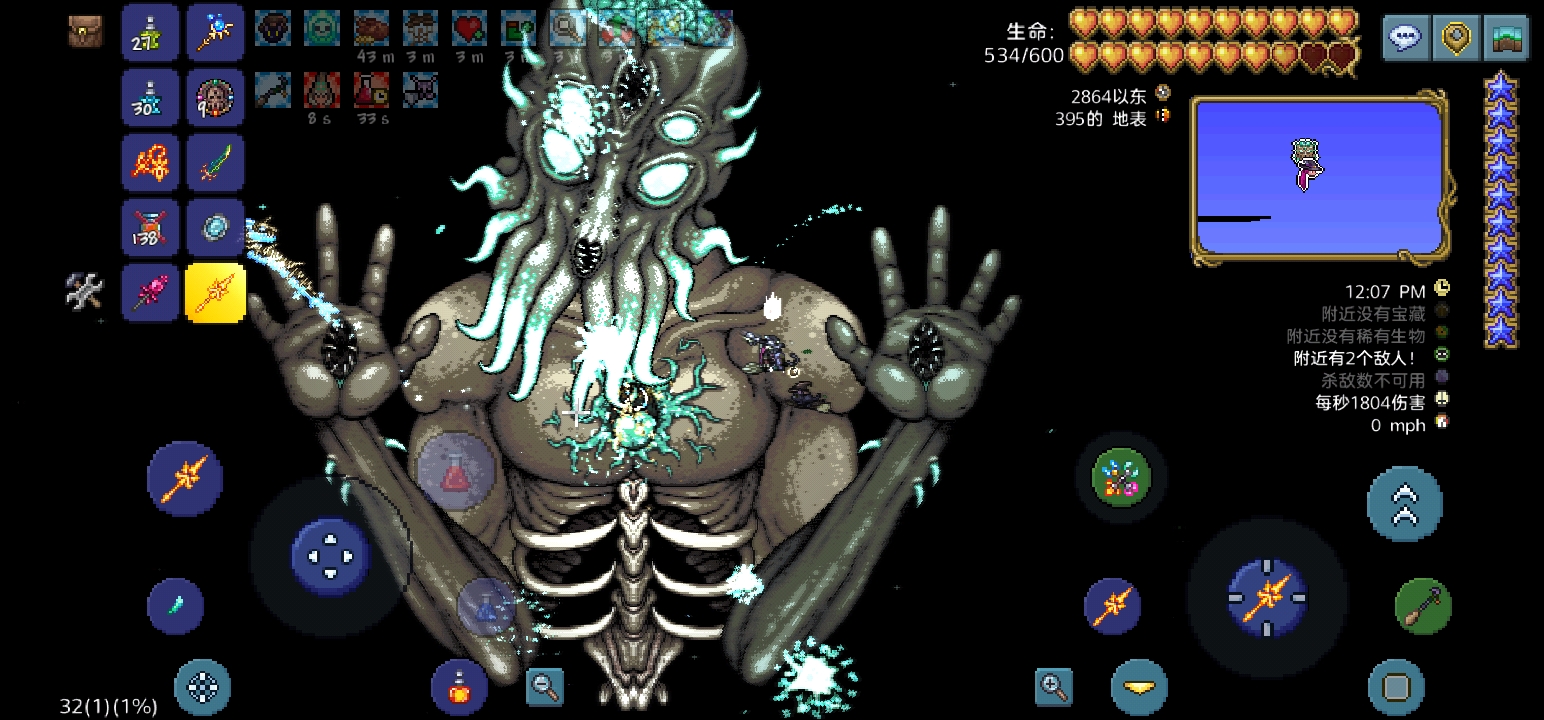
Task: Use the quick mana blue potion button
Action: click(x=486, y=605)
